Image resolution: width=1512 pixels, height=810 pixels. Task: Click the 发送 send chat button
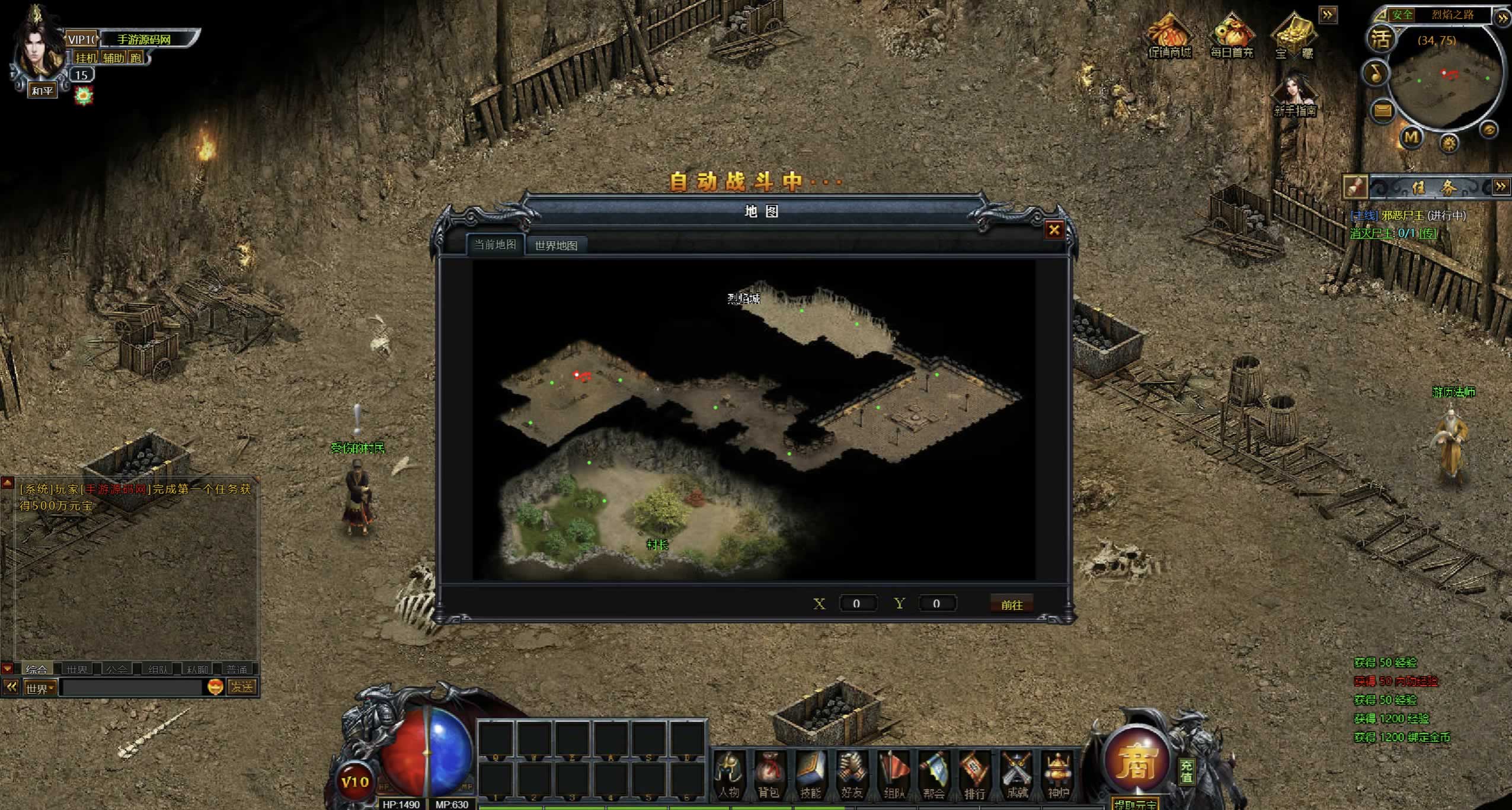pyautogui.click(x=242, y=687)
